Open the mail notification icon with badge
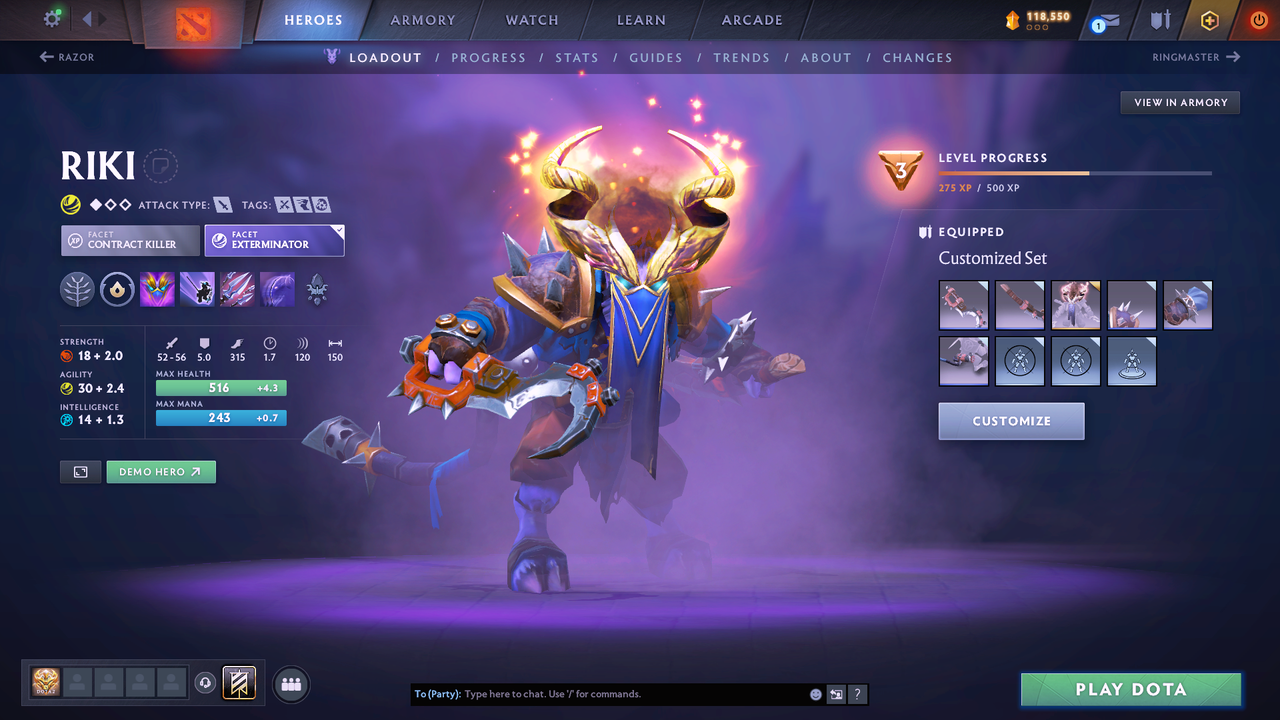The image size is (1280, 720). (1103, 20)
